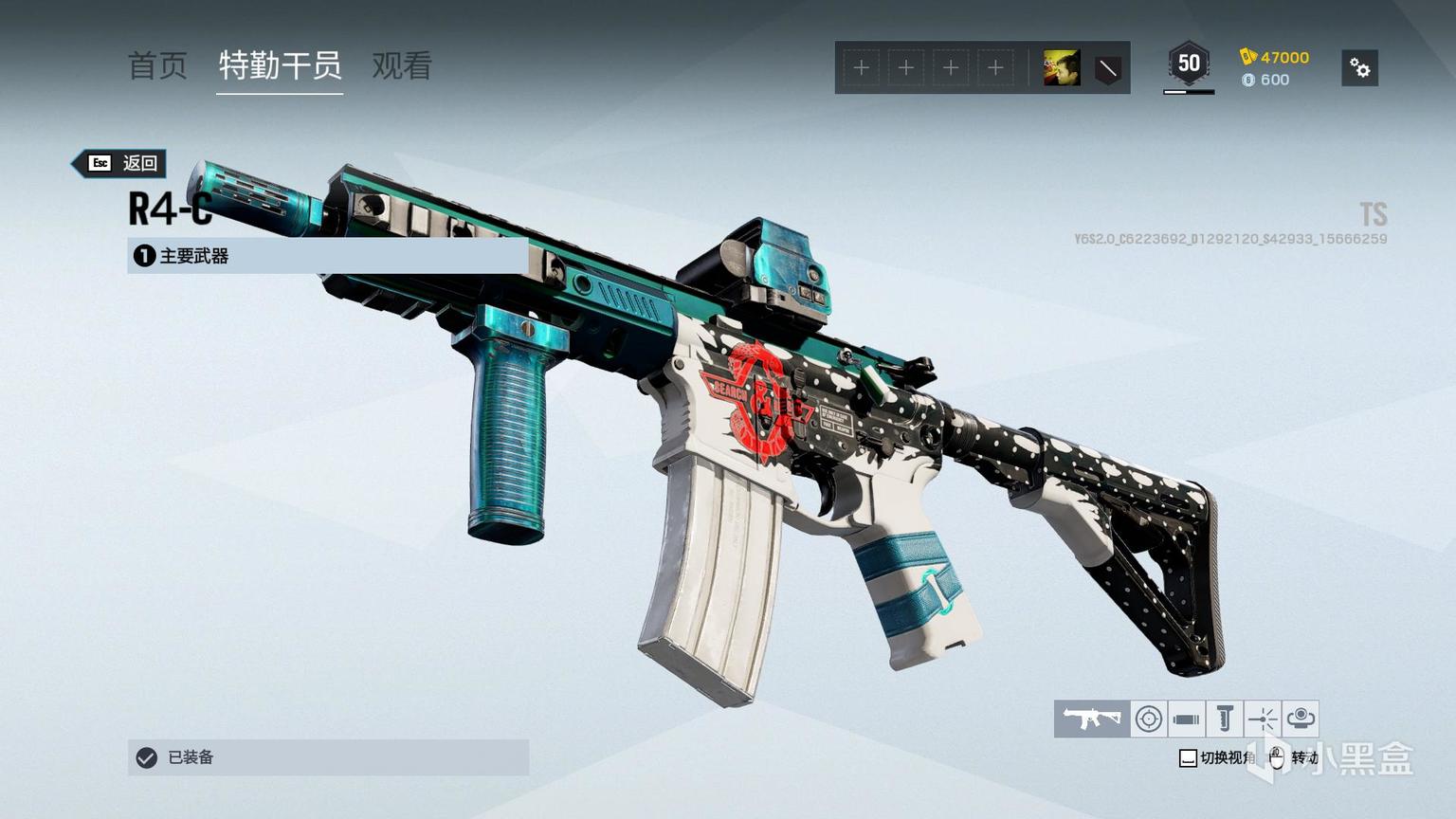
Task: Choose the crosshair sight attachment icon
Action: (1149, 719)
